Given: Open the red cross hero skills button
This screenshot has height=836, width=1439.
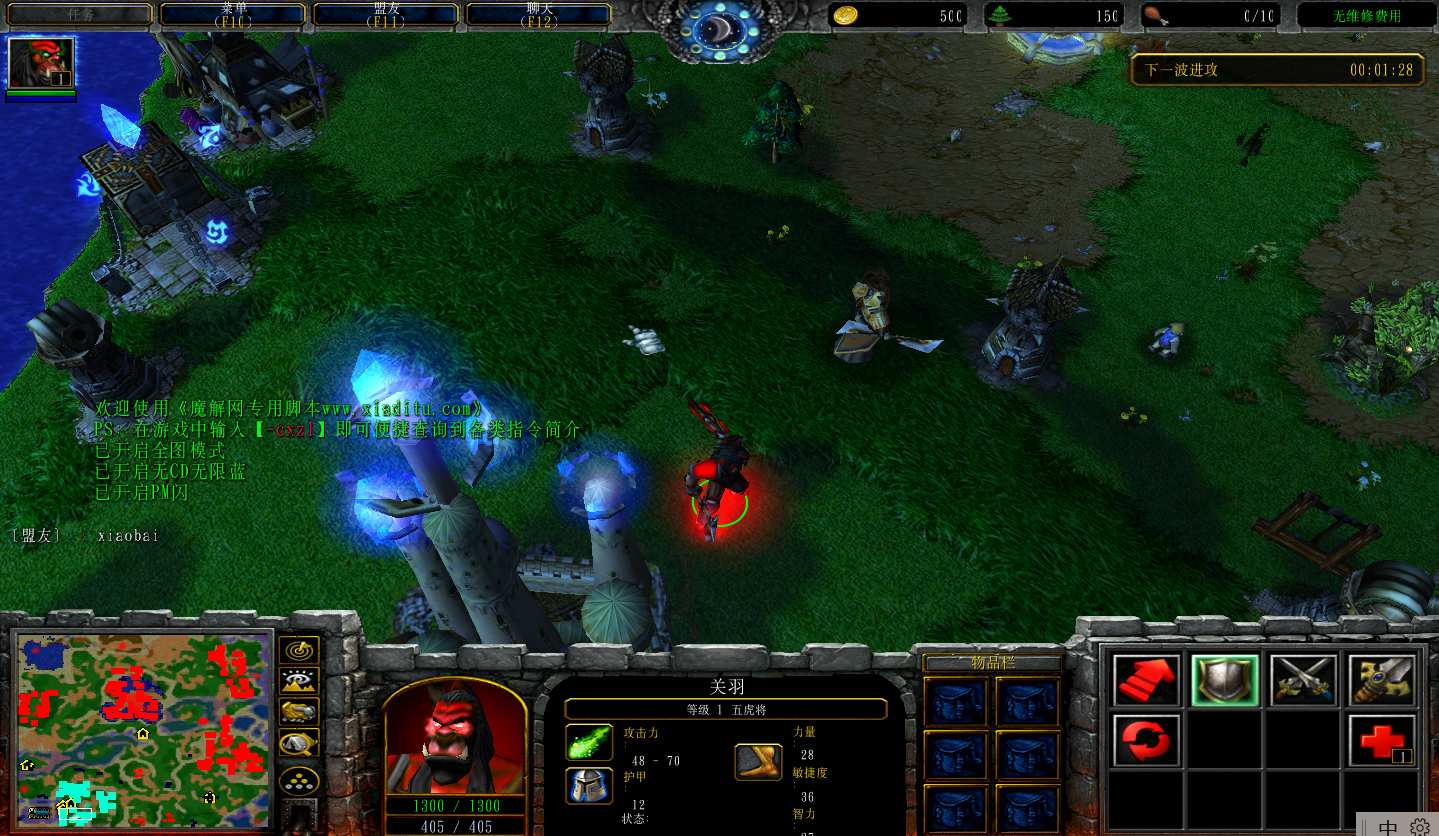Looking at the screenshot, I should click(1382, 740).
